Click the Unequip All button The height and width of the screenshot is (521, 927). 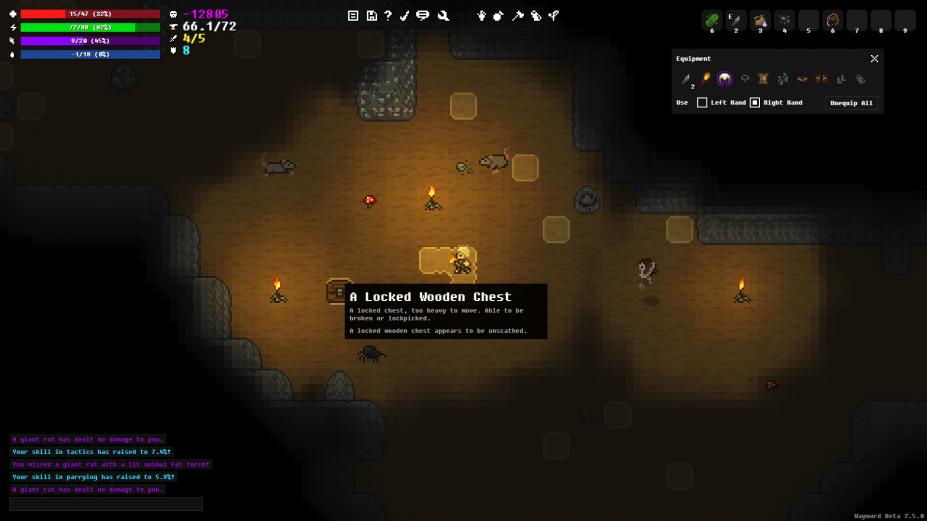(x=852, y=103)
